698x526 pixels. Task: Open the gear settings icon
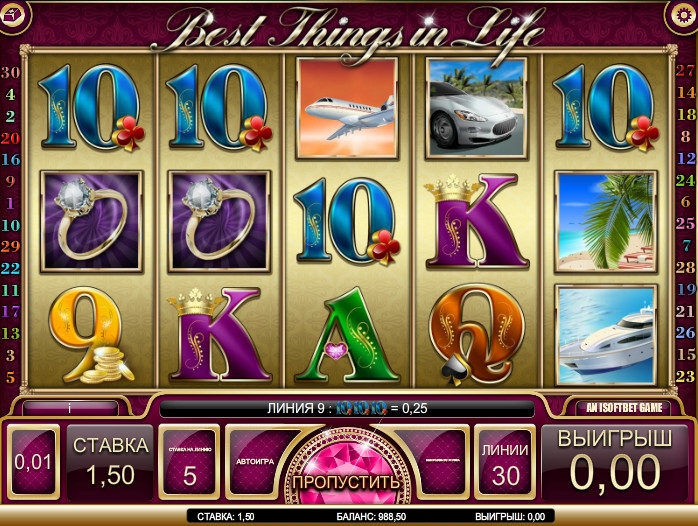coord(680,14)
